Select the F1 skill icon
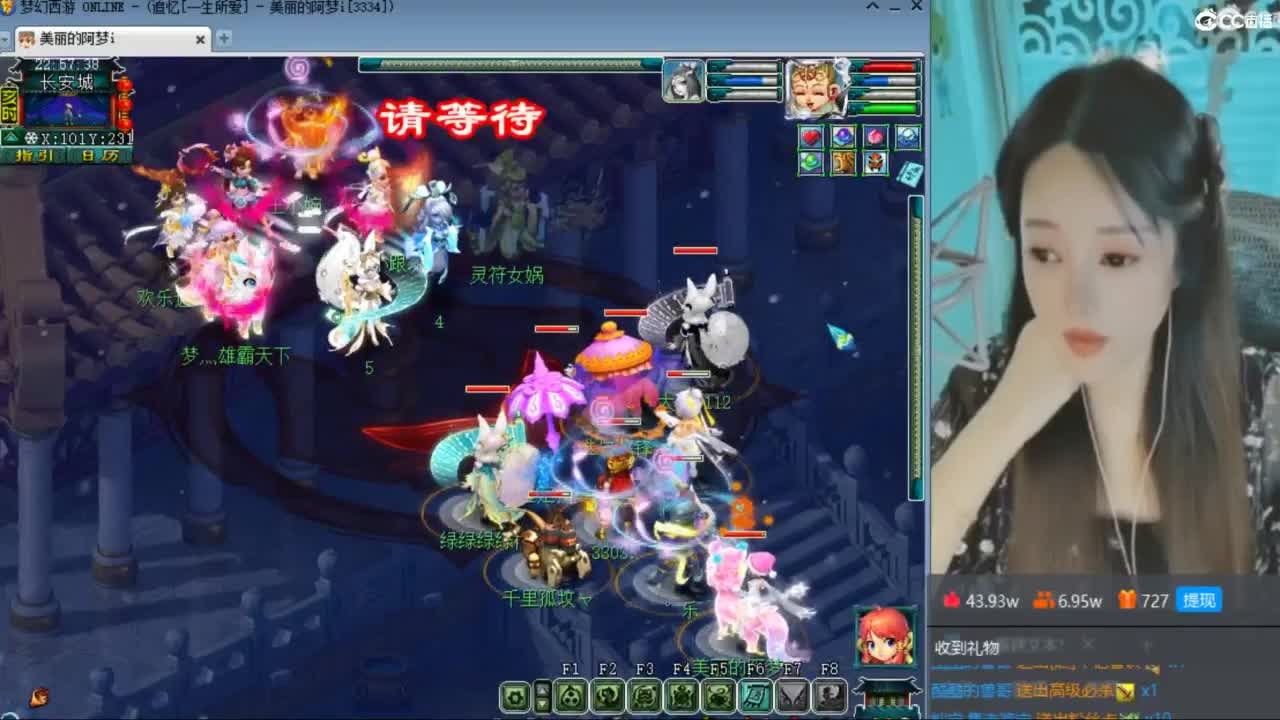The image size is (1280, 720). tap(570, 697)
